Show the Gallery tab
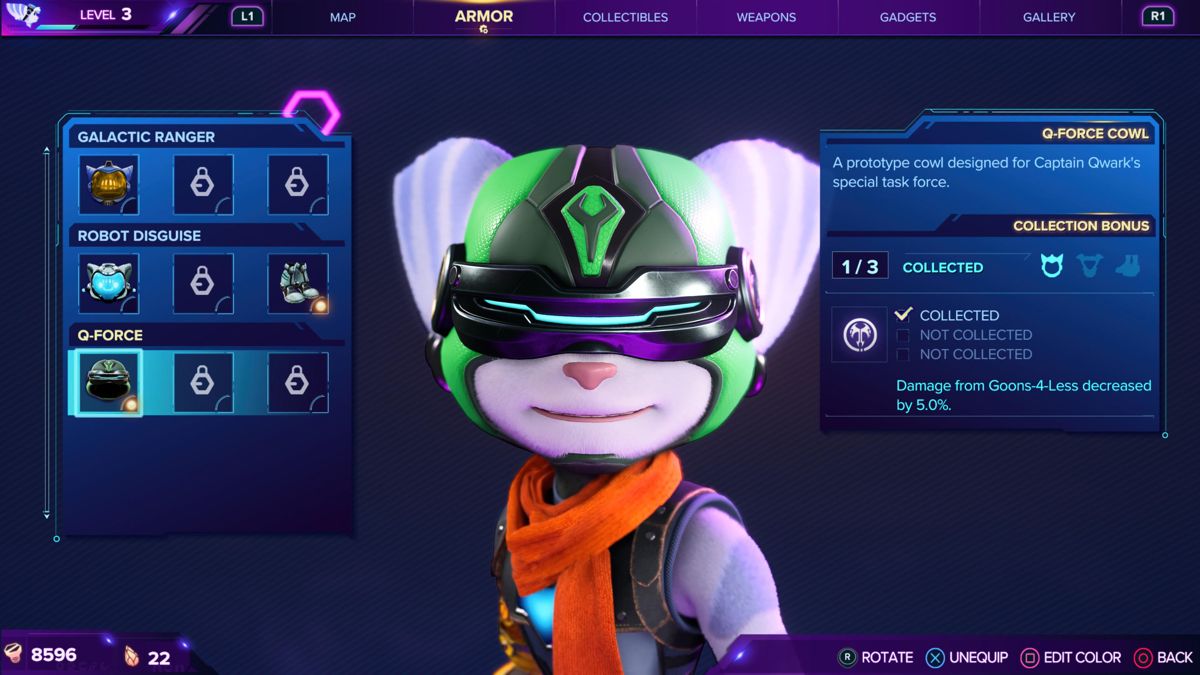The height and width of the screenshot is (675, 1200). click(x=1049, y=17)
